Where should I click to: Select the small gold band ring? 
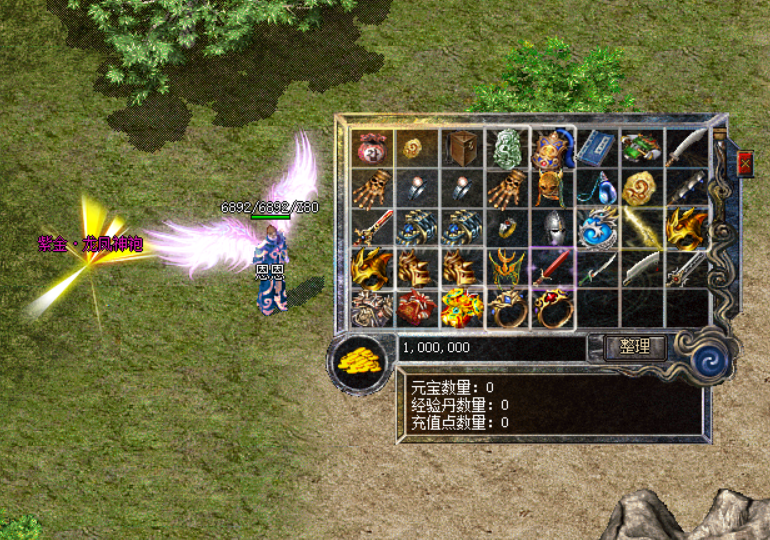pyautogui.click(x=507, y=228)
